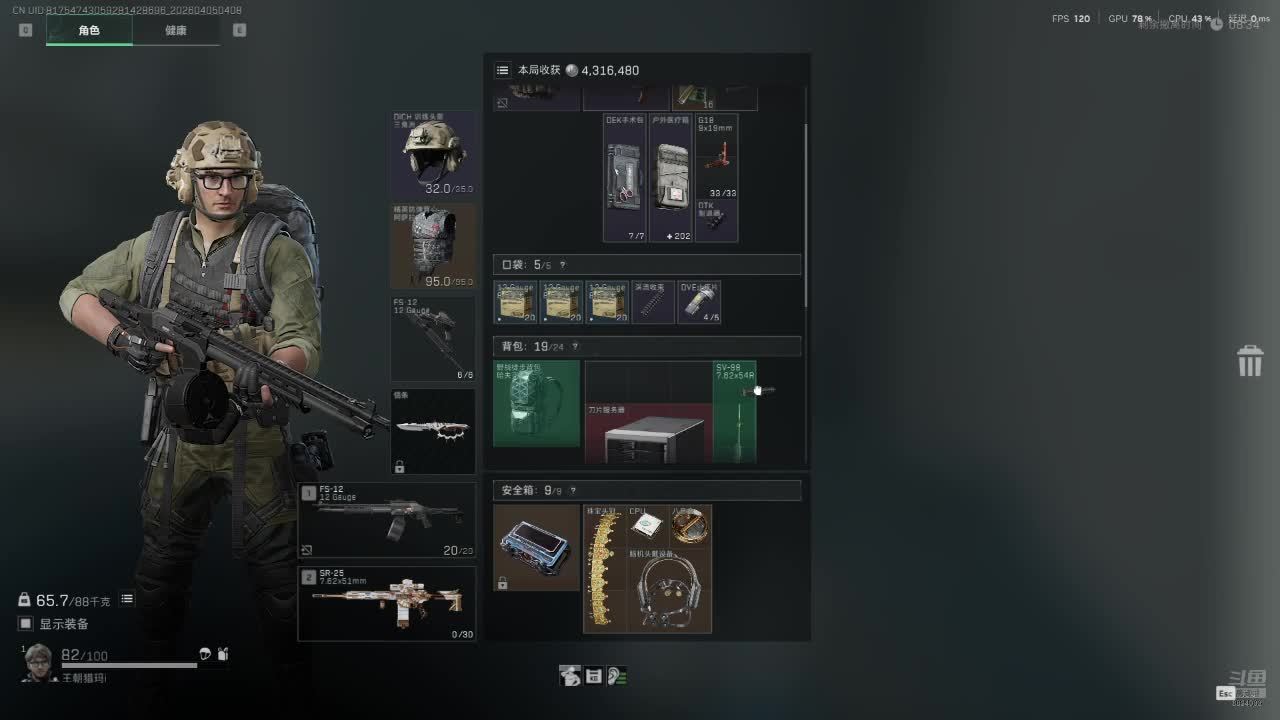The height and width of the screenshot is (720, 1280).
Task: Select the DICH training helmet slot
Action: click(x=433, y=155)
